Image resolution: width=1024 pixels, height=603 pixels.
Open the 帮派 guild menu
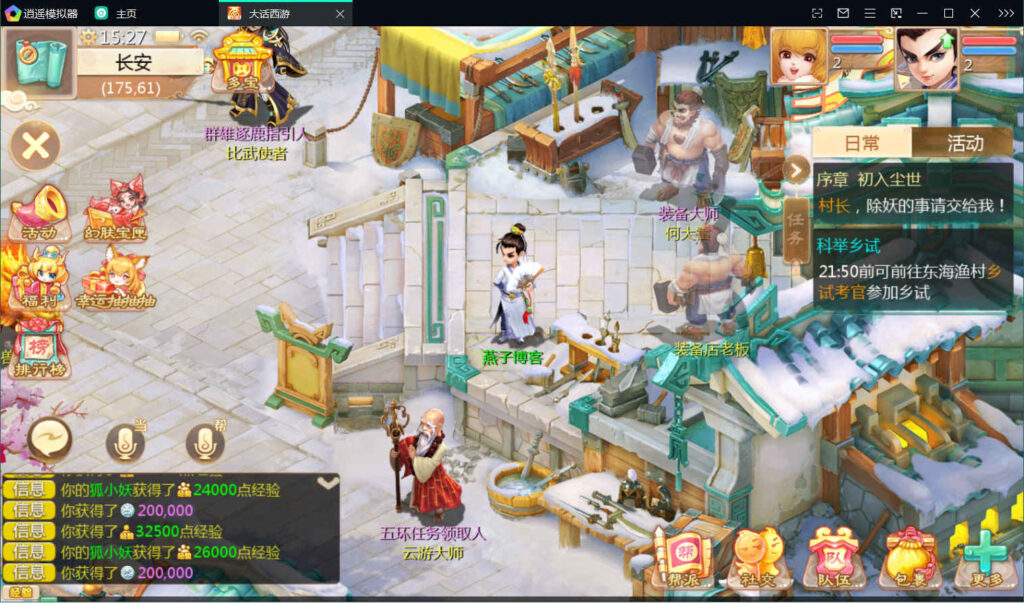[682, 556]
